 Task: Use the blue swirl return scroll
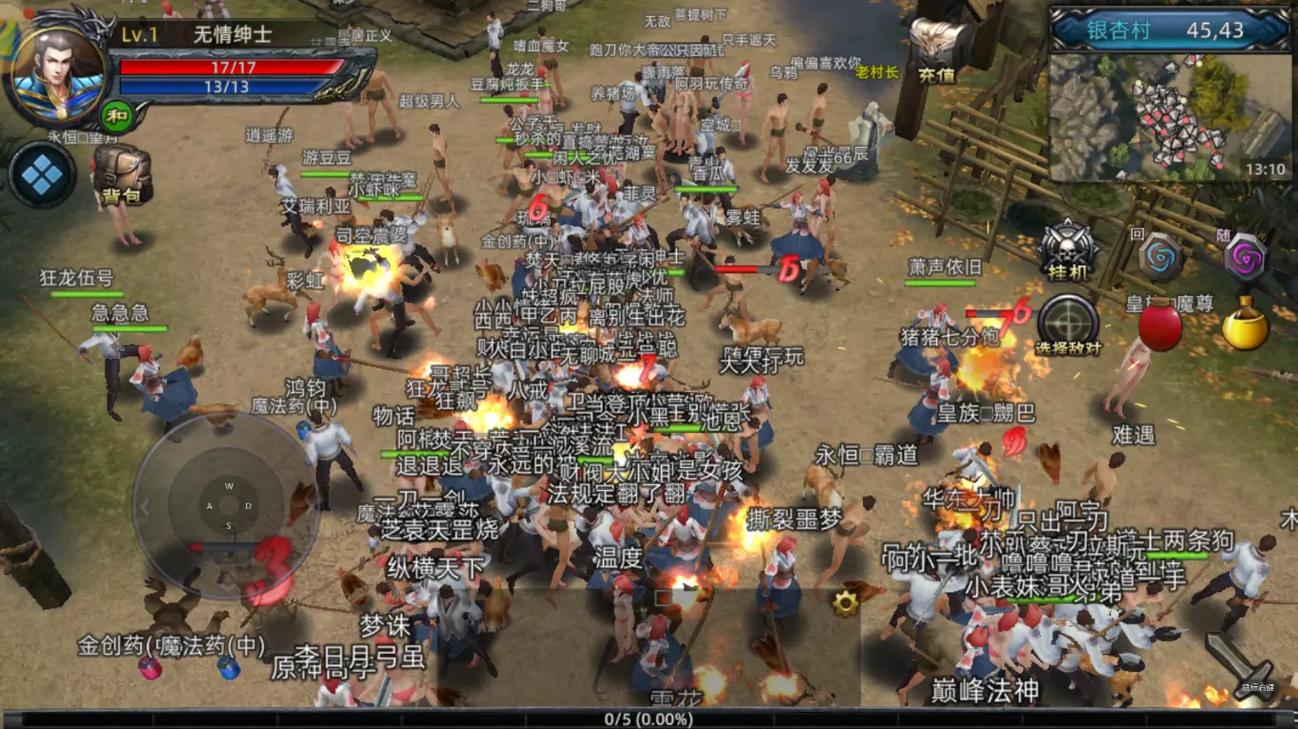(1160, 257)
